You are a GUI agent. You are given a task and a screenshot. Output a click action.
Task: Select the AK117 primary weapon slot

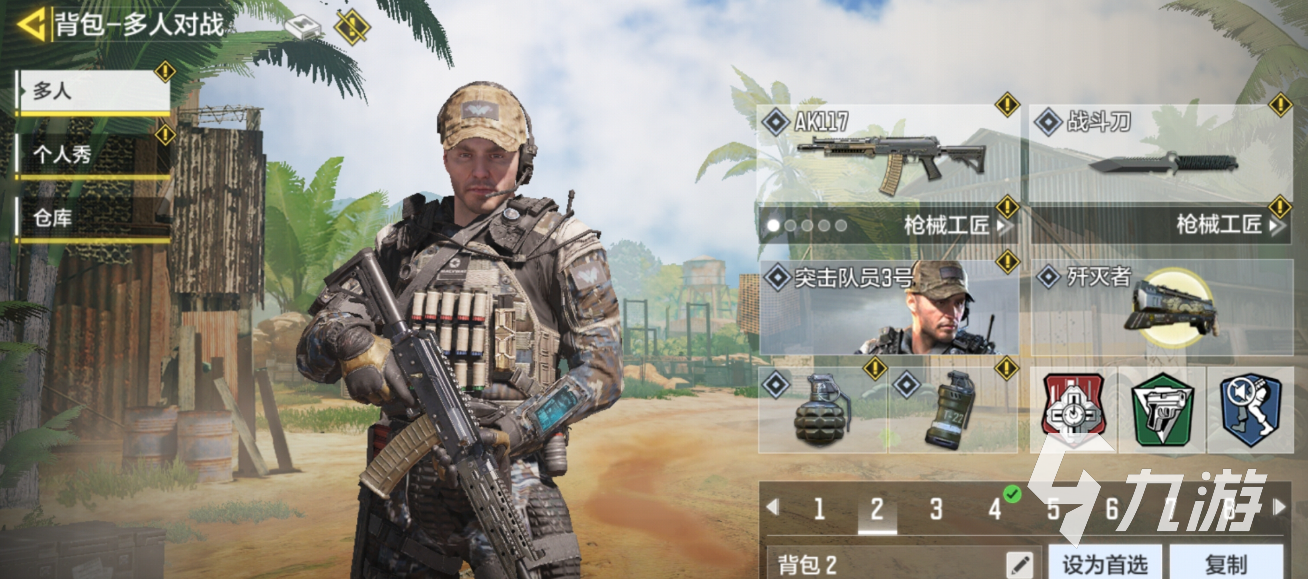tap(888, 155)
